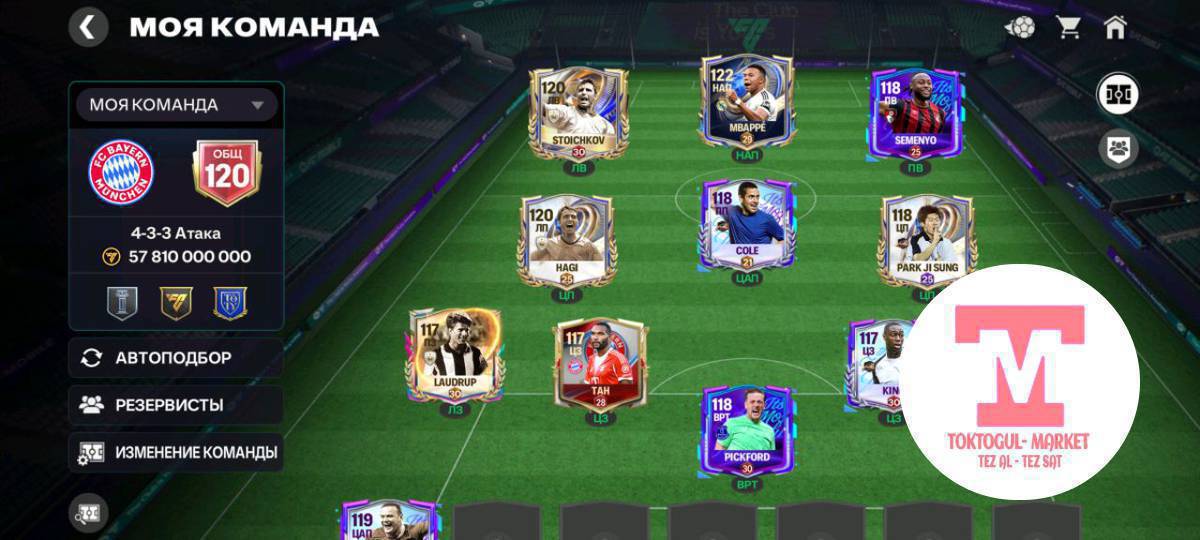Viewport: 1200px width, 540px height.
Task: Go back using the arrow button
Action: point(88,27)
